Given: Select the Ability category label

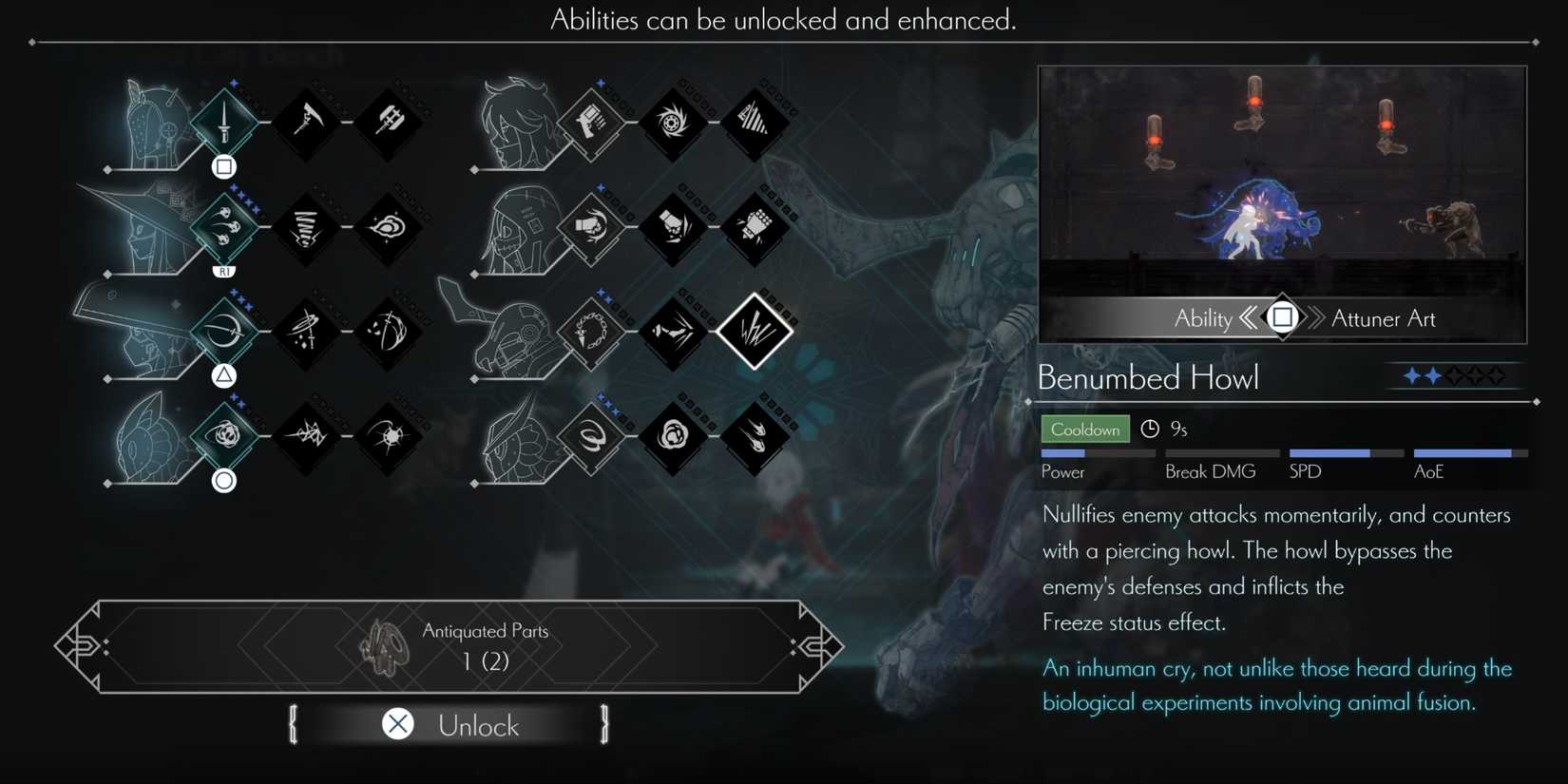Looking at the screenshot, I should (1205, 319).
